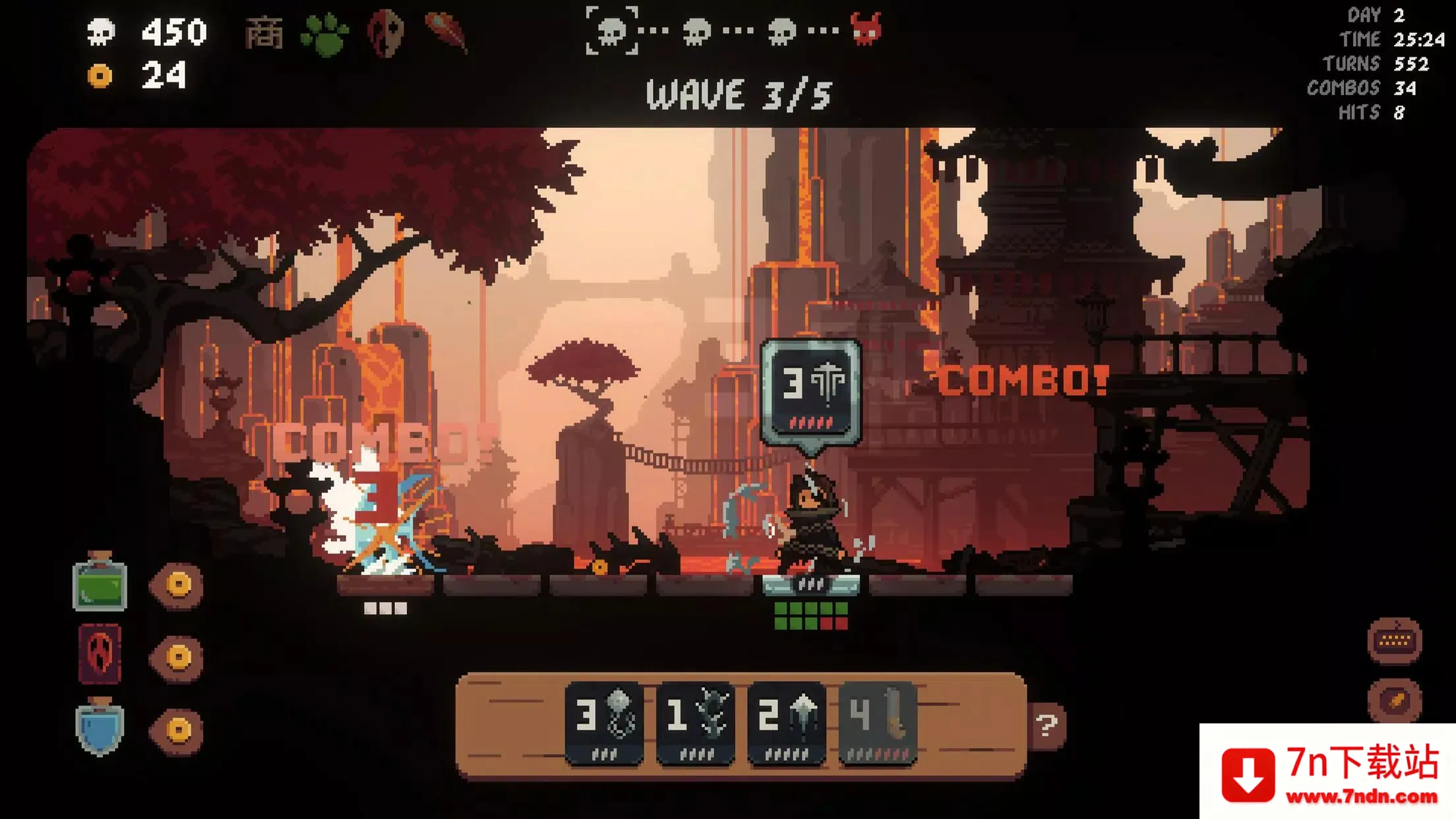Select the red demon boss wave marker
1456x819 pixels.
coord(866,30)
